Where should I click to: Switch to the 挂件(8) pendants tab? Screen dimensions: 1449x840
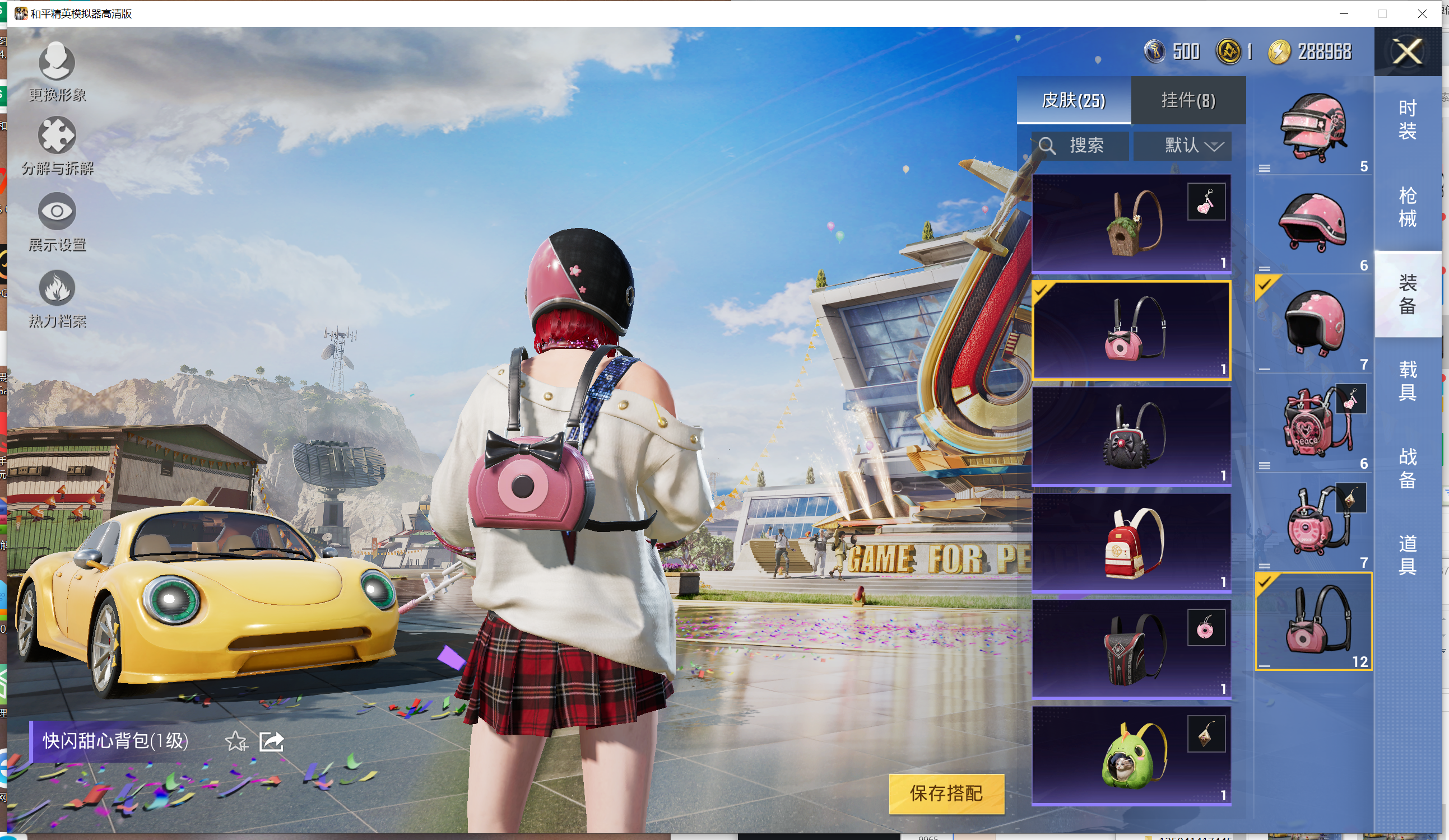(1188, 101)
